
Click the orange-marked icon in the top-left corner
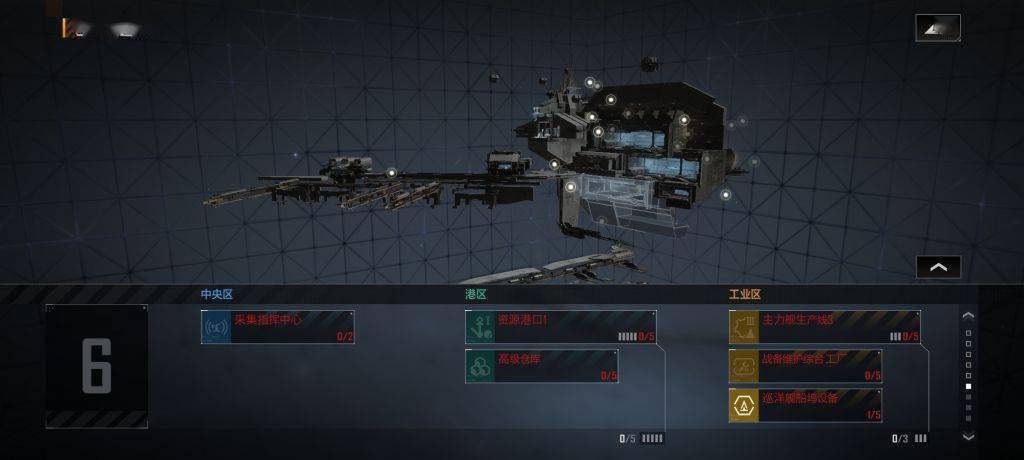[x=73, y=29]
